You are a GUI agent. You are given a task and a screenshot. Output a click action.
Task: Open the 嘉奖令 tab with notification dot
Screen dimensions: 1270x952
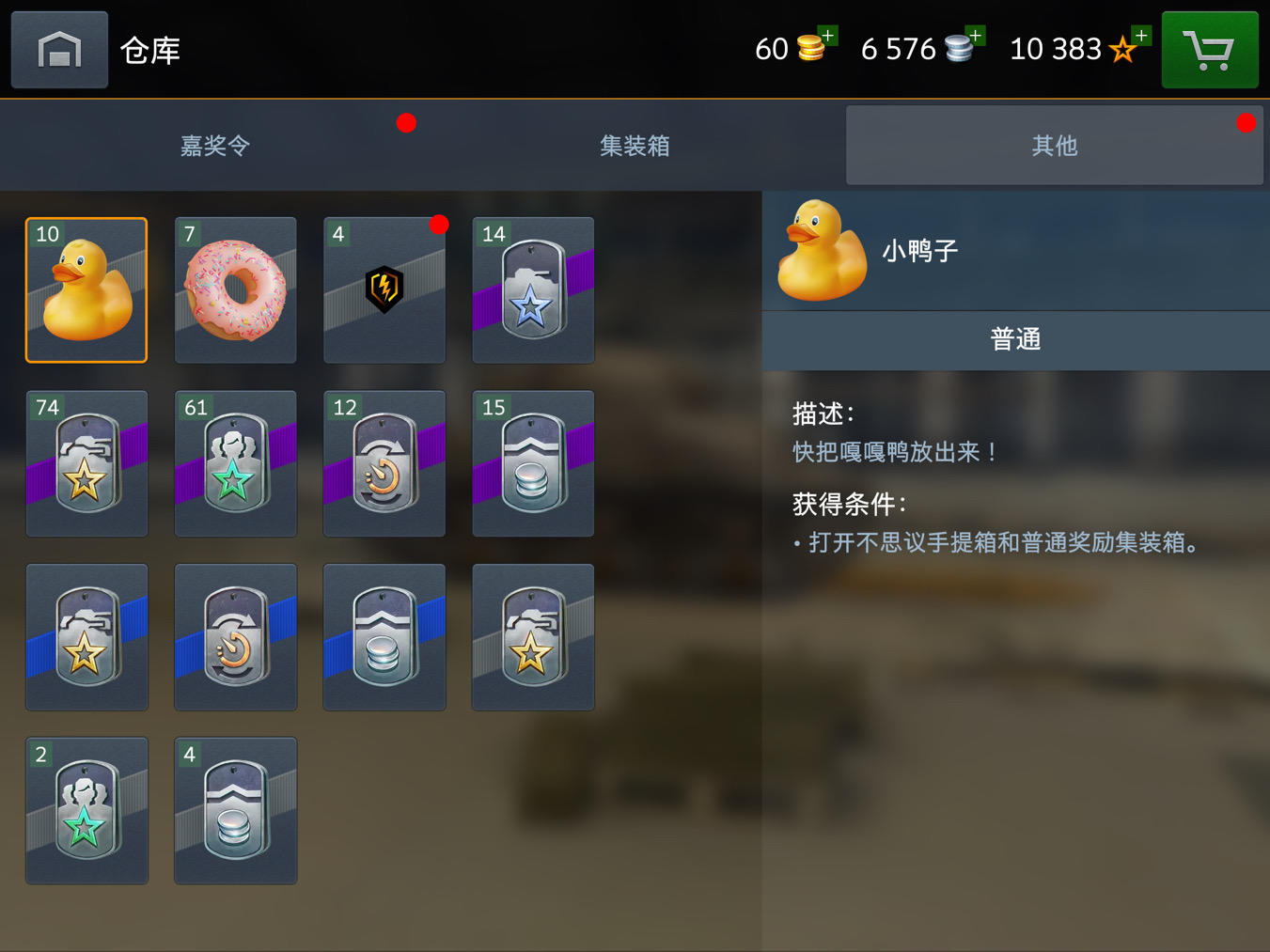213,146
